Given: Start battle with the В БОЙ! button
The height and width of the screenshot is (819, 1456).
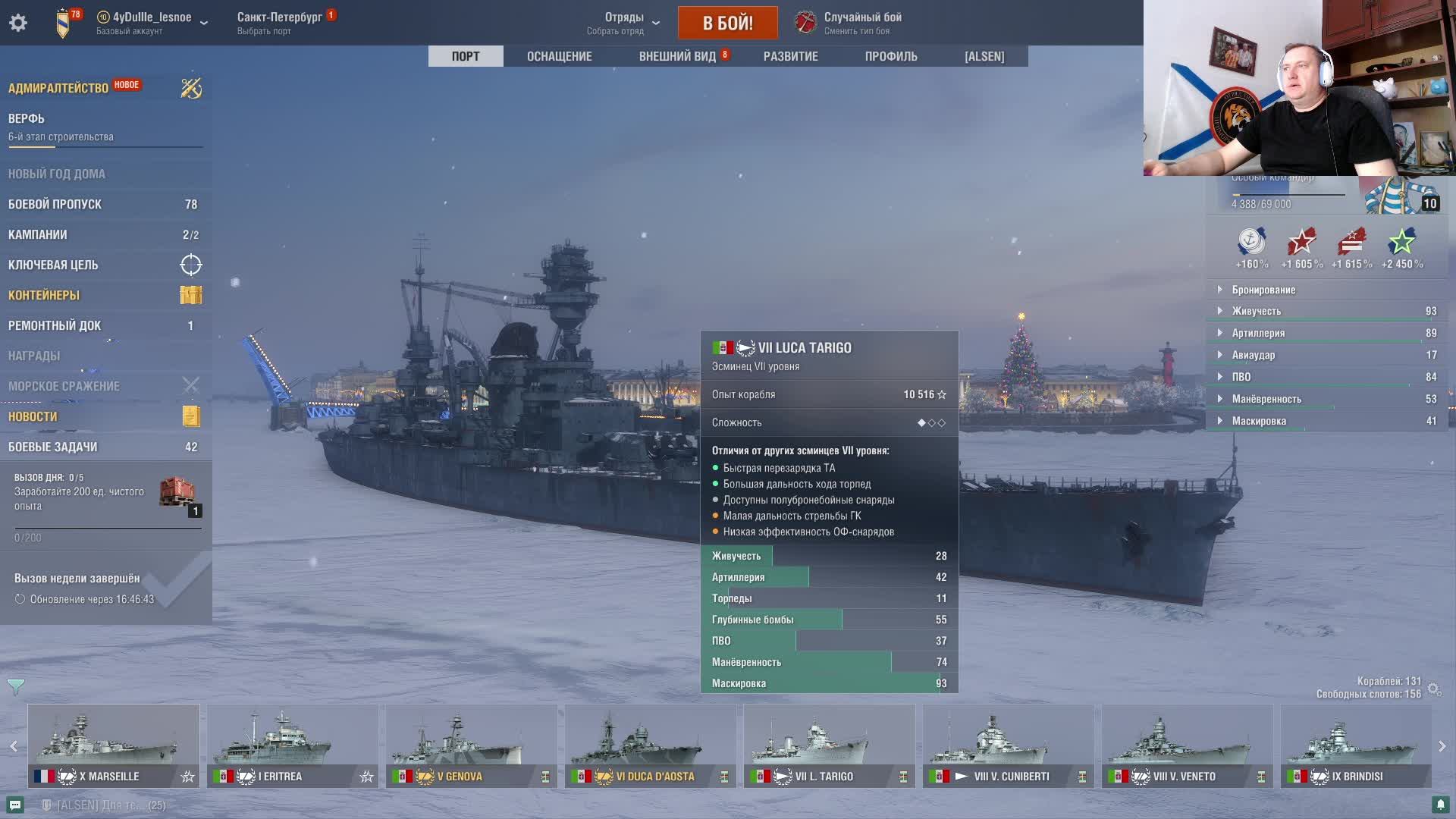Looking at the screenshot, I should [x=727, y=23].
